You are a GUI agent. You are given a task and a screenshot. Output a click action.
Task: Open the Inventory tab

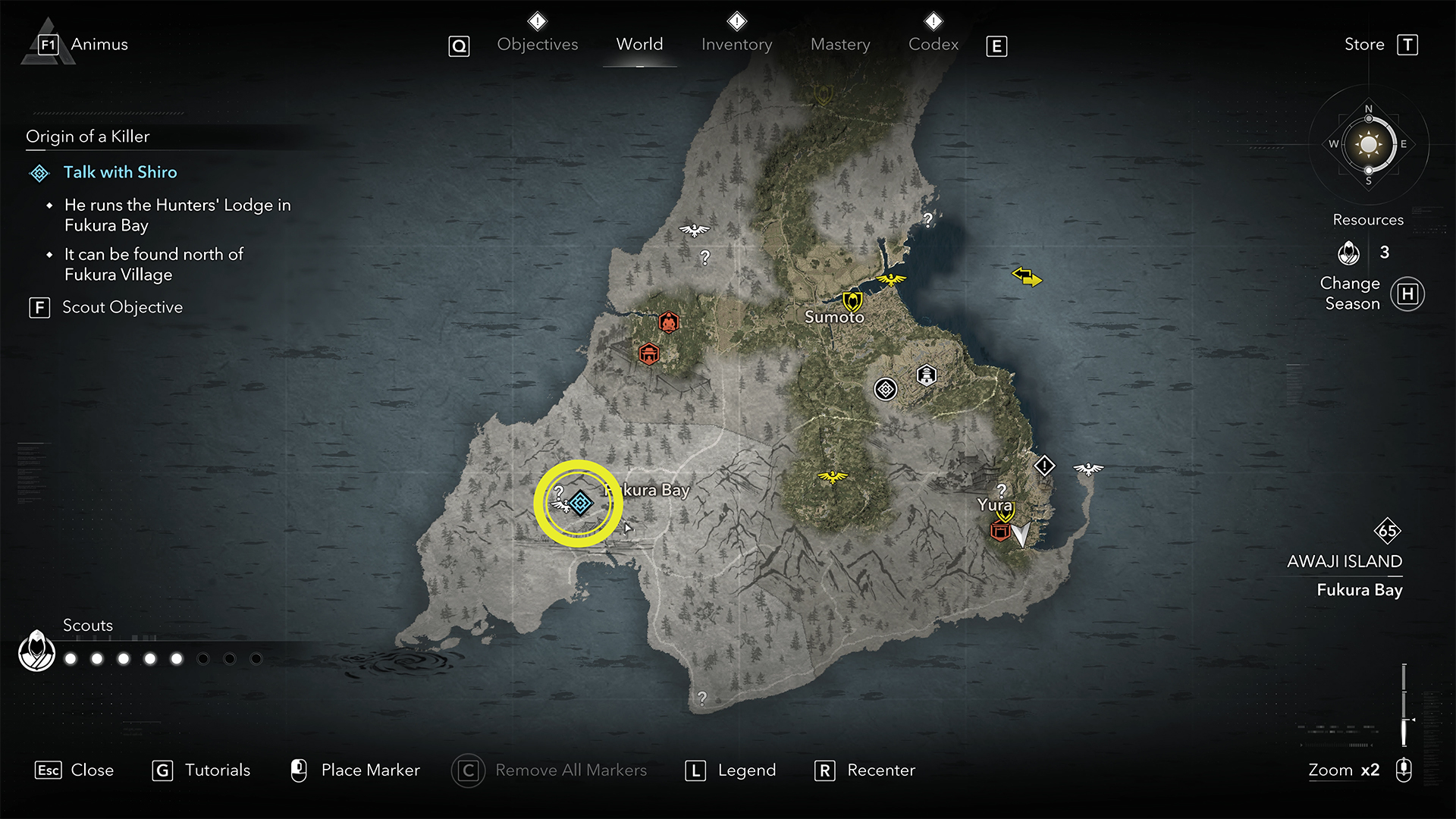[x=736, y=45]
